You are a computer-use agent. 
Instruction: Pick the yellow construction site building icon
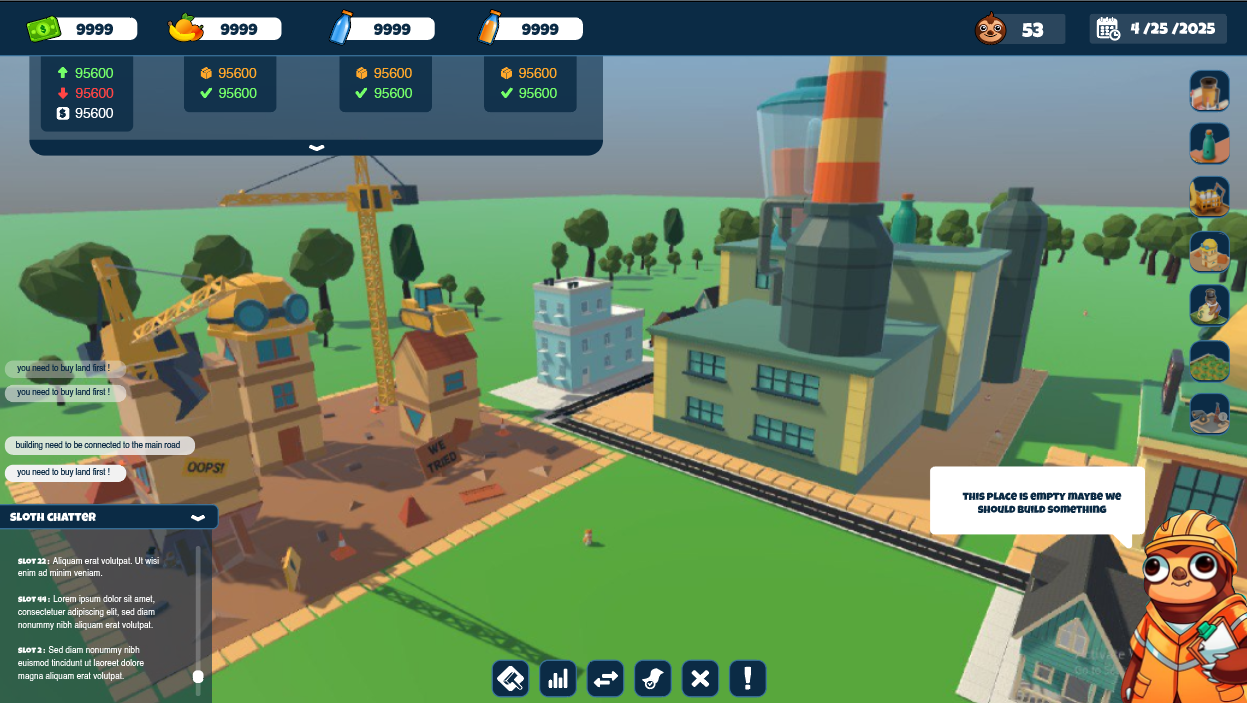(x=1209, y=197)
